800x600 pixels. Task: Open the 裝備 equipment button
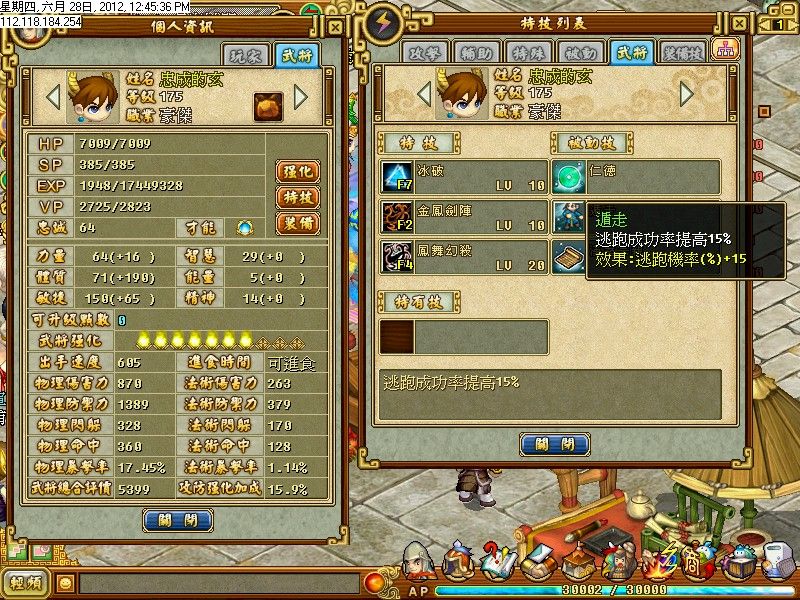pyautogui.click(x=297, y=223)
